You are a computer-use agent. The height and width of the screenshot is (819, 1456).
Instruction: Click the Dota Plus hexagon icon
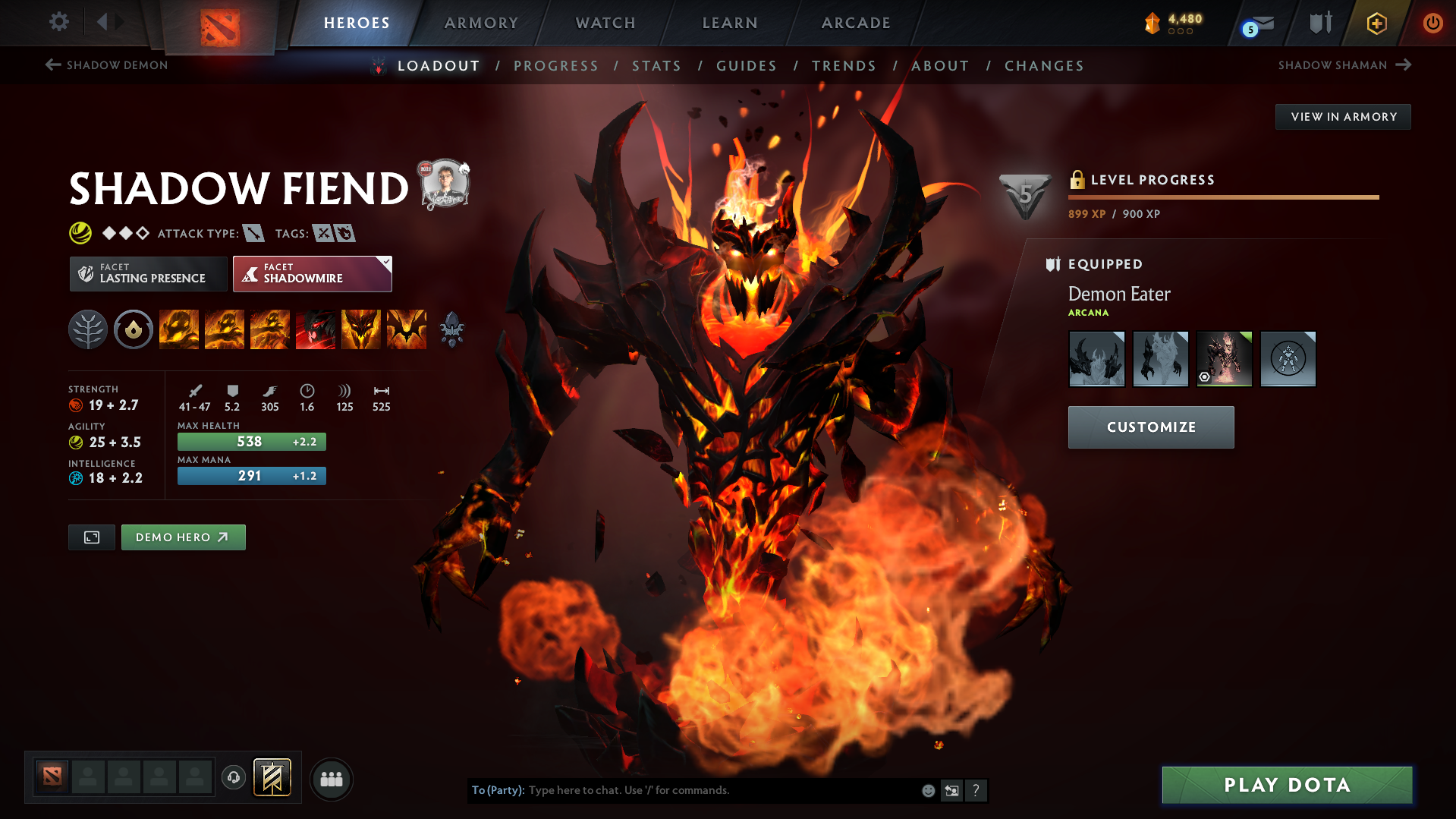[x=1376, y=23]
